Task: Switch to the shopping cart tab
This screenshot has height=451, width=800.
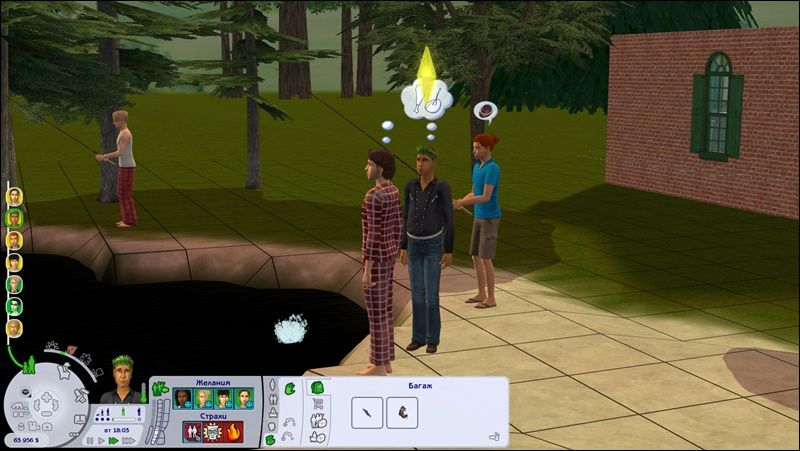Action: coord(319,404)
